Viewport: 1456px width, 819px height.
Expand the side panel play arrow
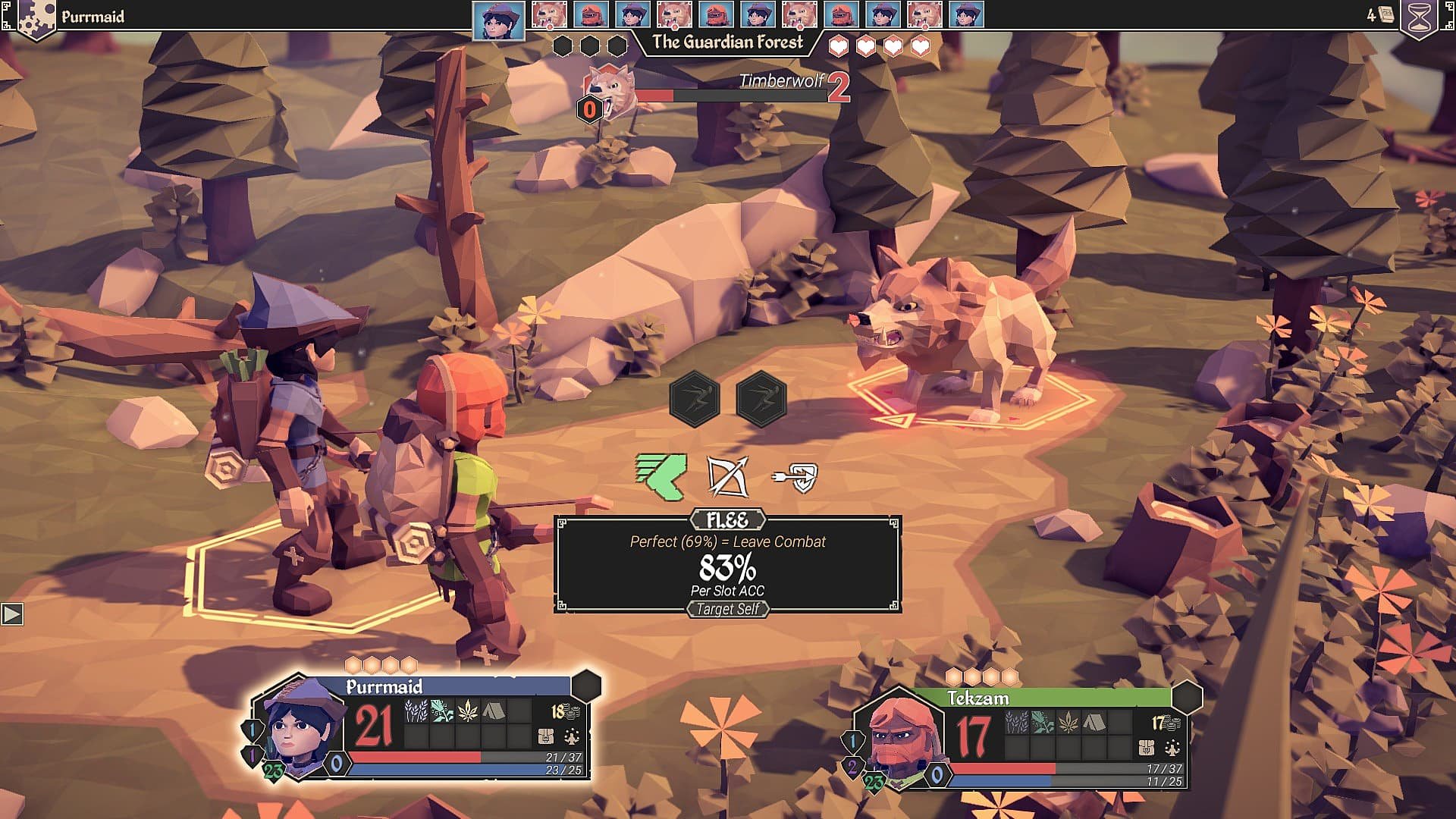12,613
